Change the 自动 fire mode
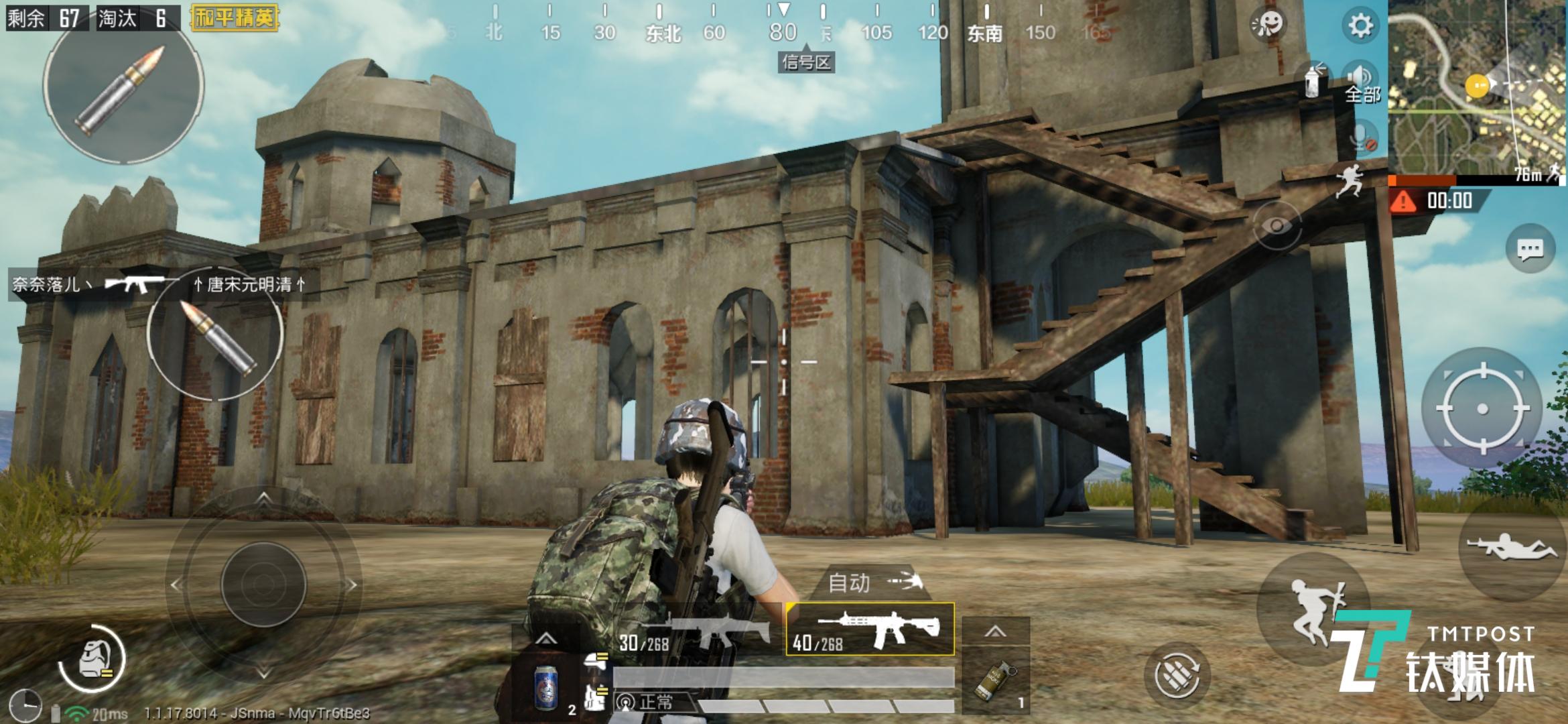 tap(871, 582)
